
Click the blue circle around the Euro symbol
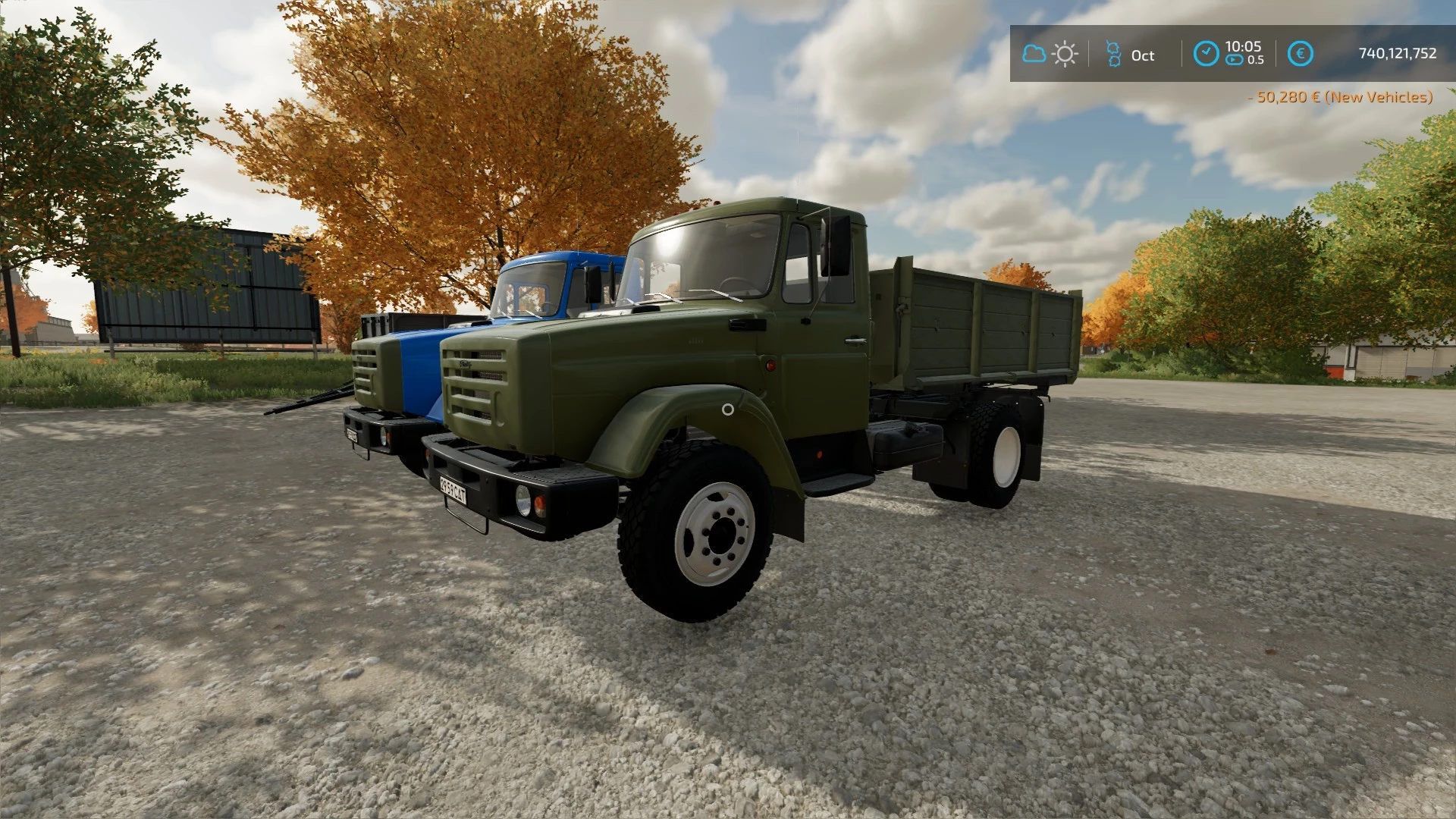pyautogui.click(x=1301, y=53)
